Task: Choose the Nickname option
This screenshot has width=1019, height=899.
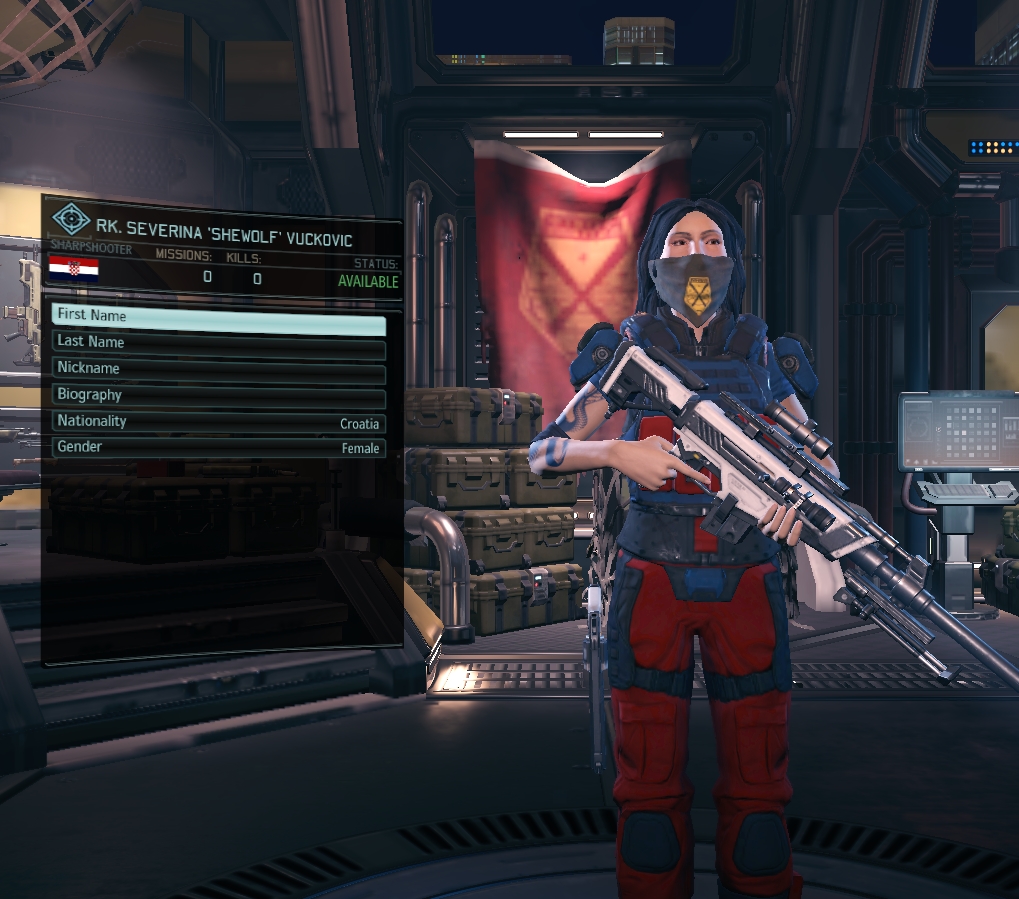Action: tap(218, 368)
